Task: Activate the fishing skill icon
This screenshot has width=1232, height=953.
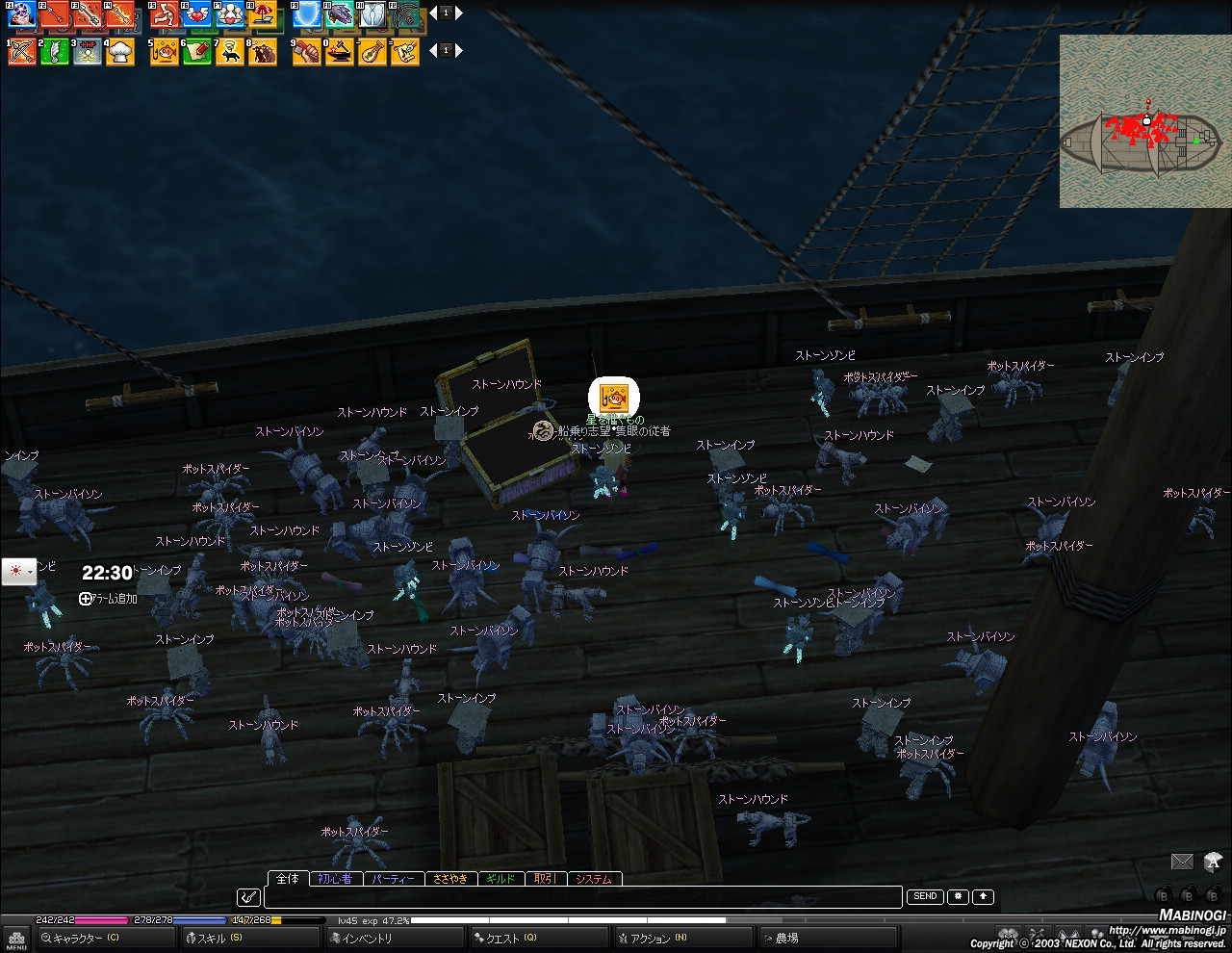Action: point(165,52)
